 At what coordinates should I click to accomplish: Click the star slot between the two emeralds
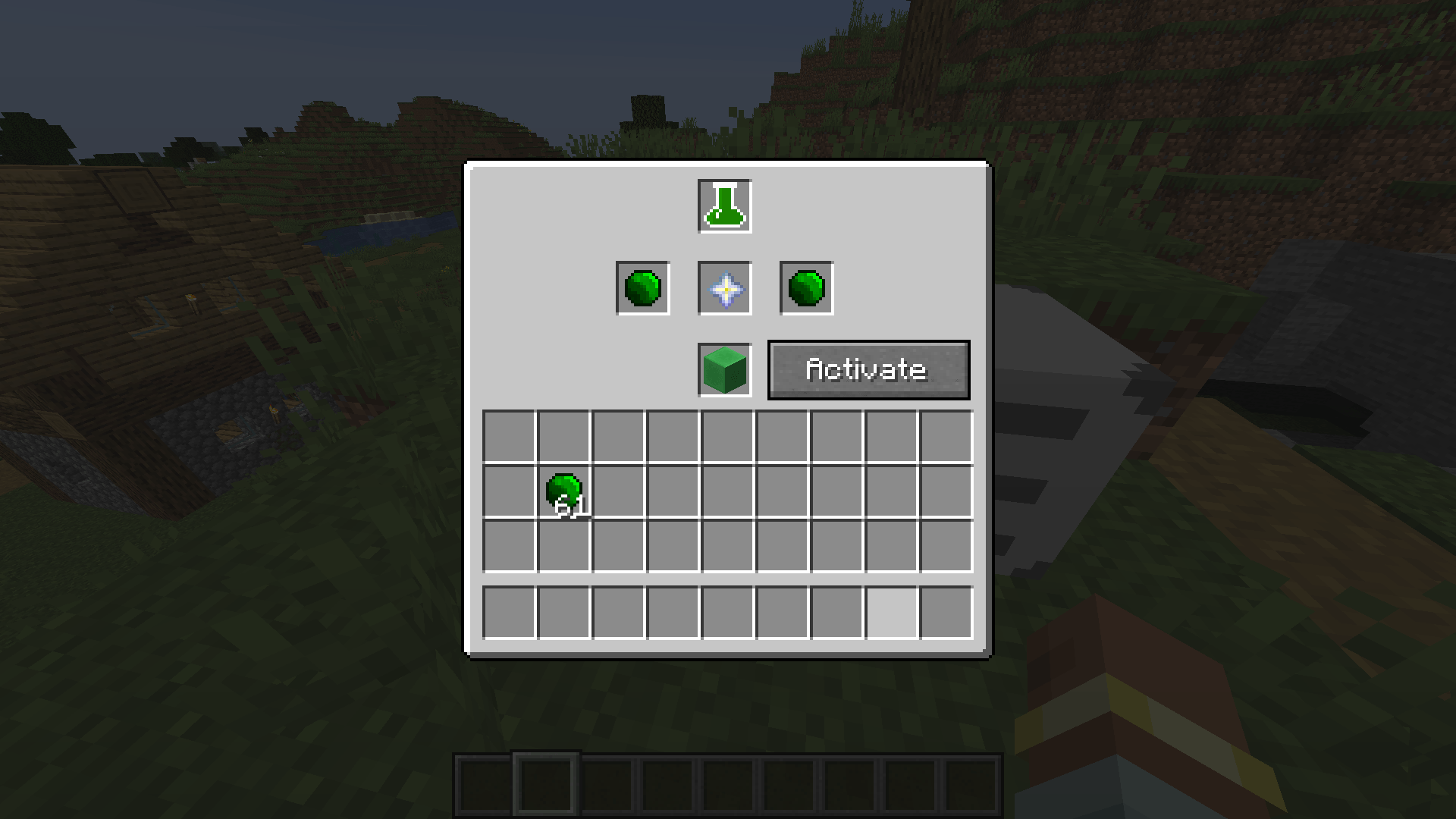tap(723, 288)
